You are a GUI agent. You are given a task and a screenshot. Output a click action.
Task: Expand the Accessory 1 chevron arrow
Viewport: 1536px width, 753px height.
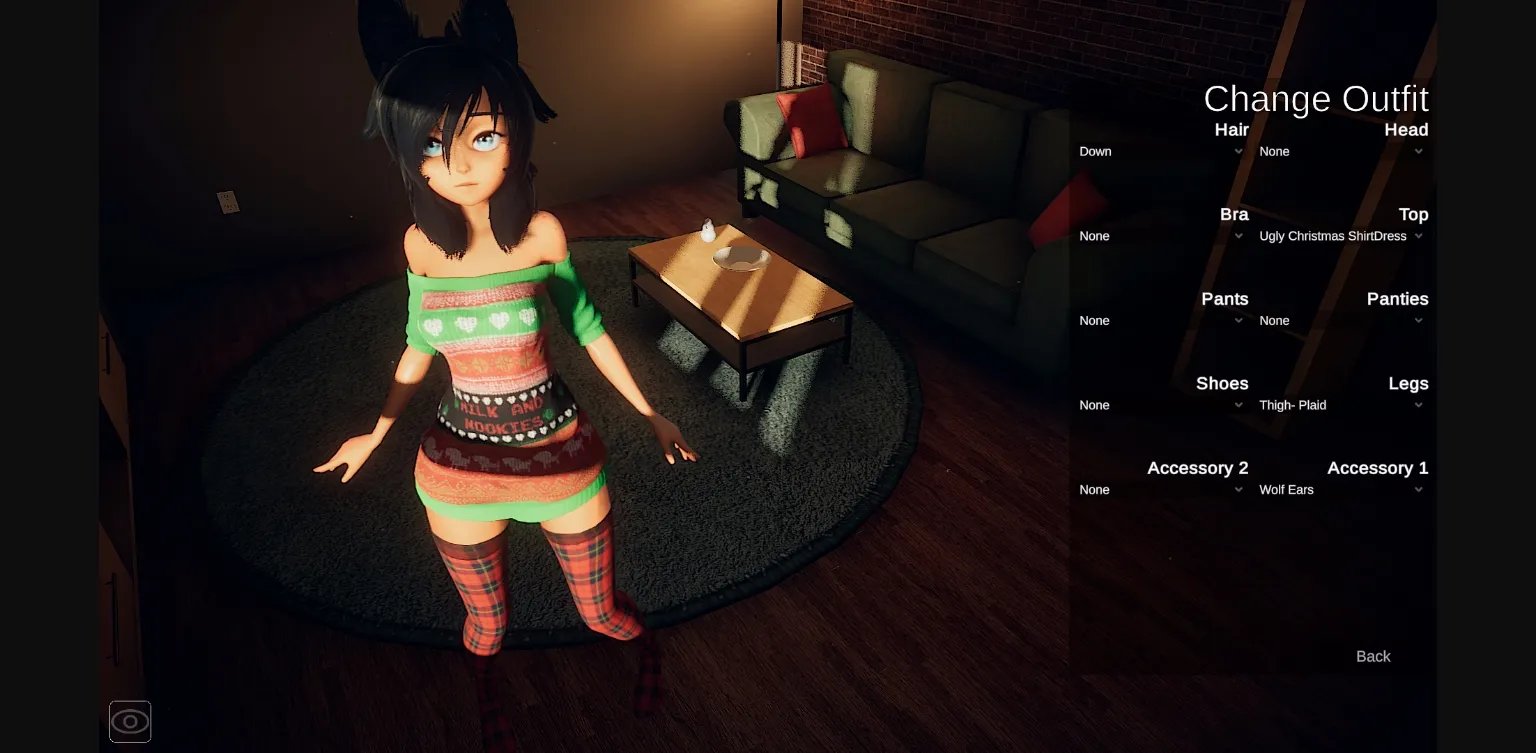1418,489
